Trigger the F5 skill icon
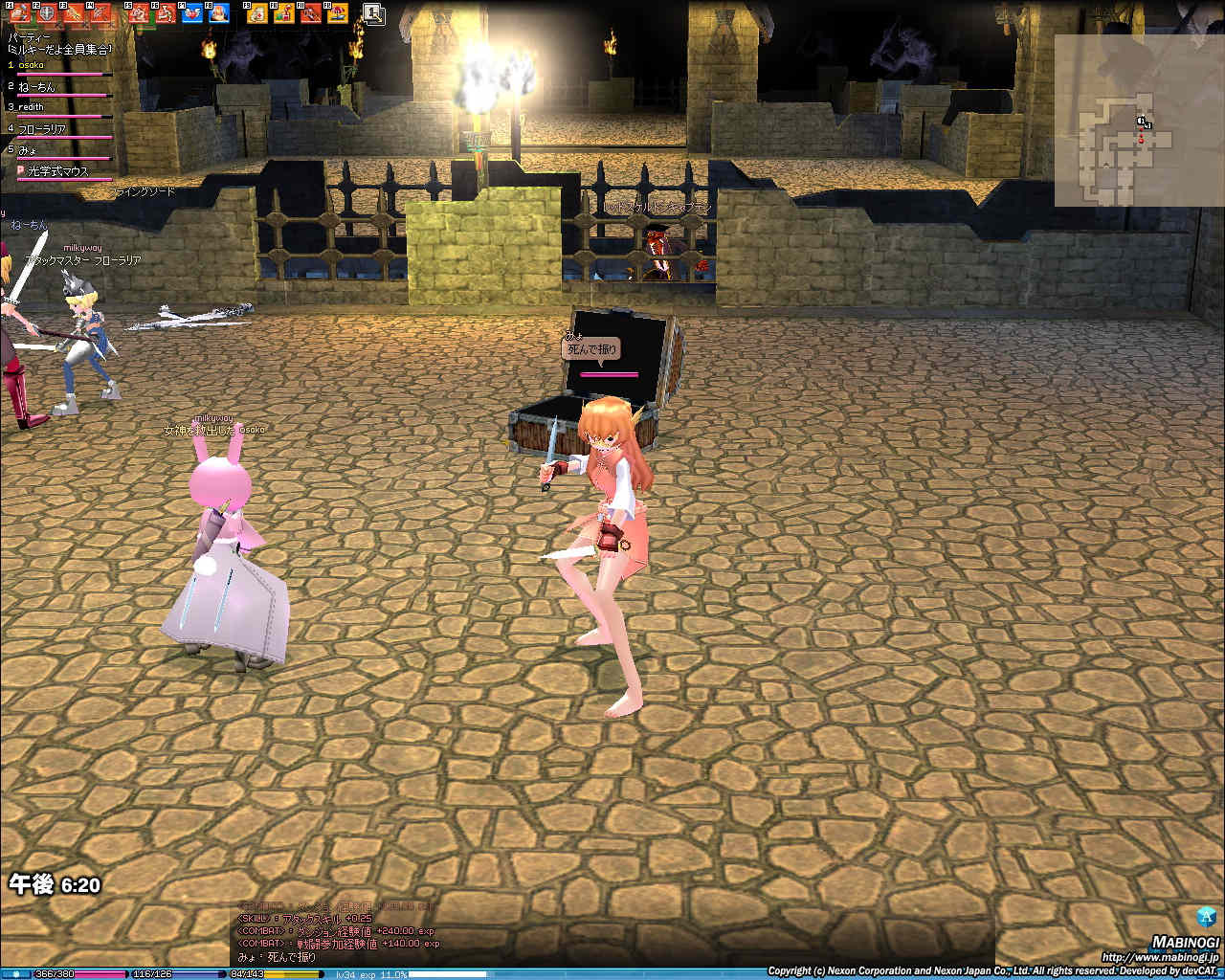1225x980 pixels. click(139, 12)
